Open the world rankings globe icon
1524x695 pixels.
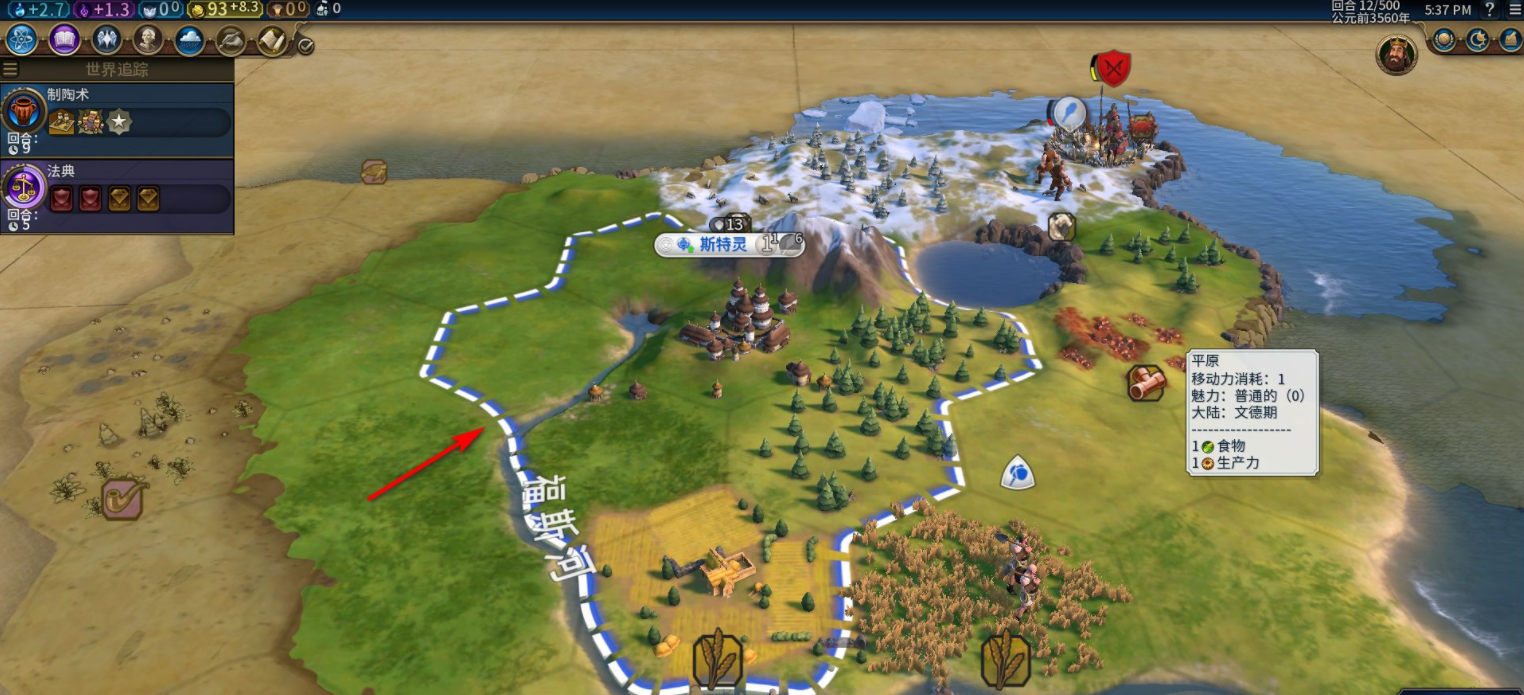[1444, 40]
